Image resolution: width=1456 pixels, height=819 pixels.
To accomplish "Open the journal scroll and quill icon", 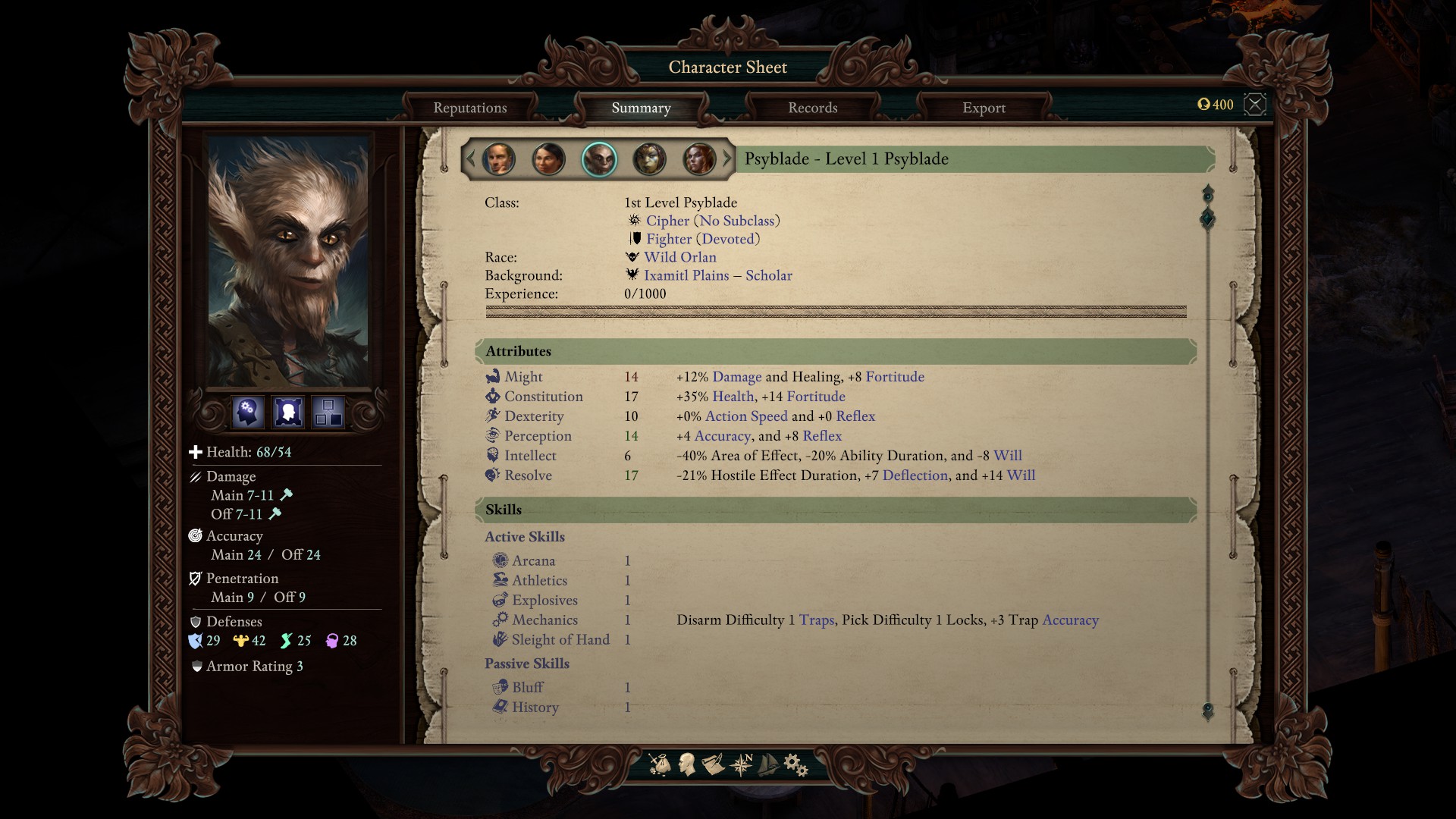I will [x=713, y=764].
